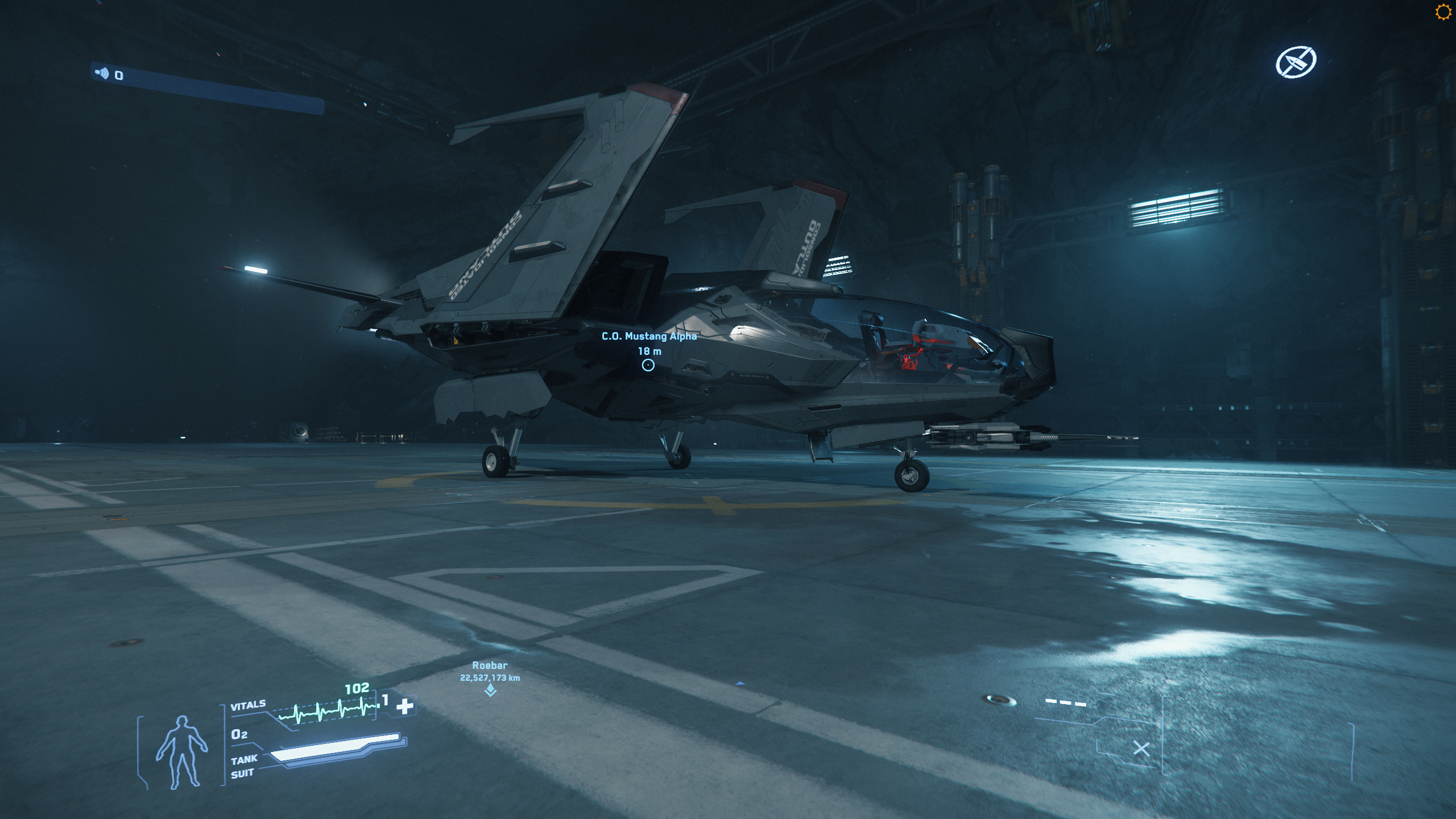Click the voice comms speaker icon
The image size is (1456, 819).
tap(102, 73)
